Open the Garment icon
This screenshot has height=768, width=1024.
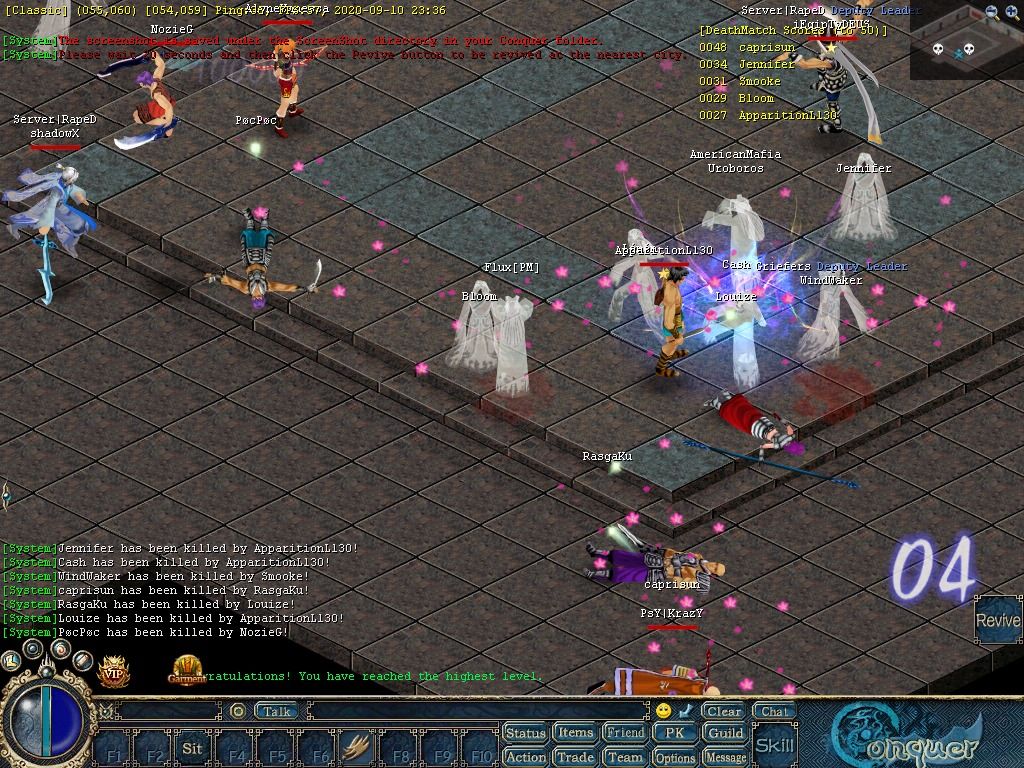[188, 670]
